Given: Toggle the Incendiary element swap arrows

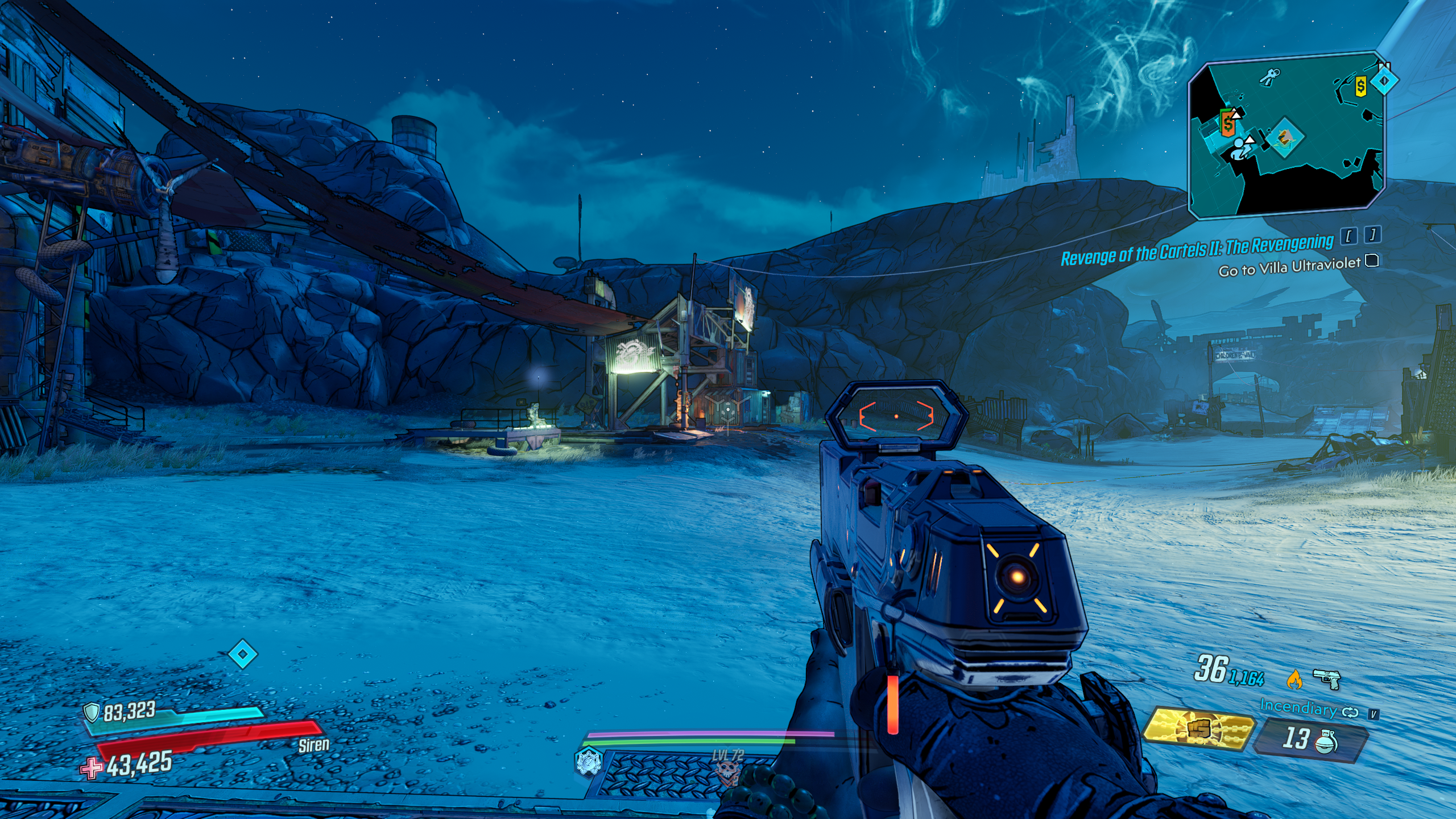Looking at the screenshot, I should click(x=1350, y=712).
